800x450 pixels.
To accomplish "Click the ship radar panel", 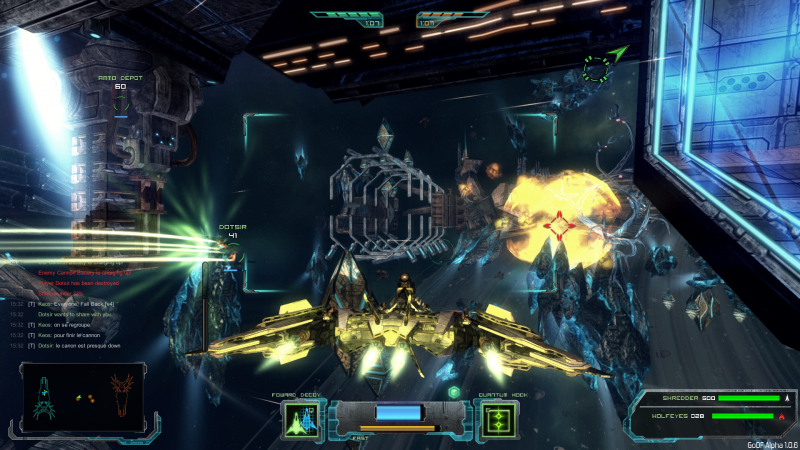I will (x=82, y=397).
